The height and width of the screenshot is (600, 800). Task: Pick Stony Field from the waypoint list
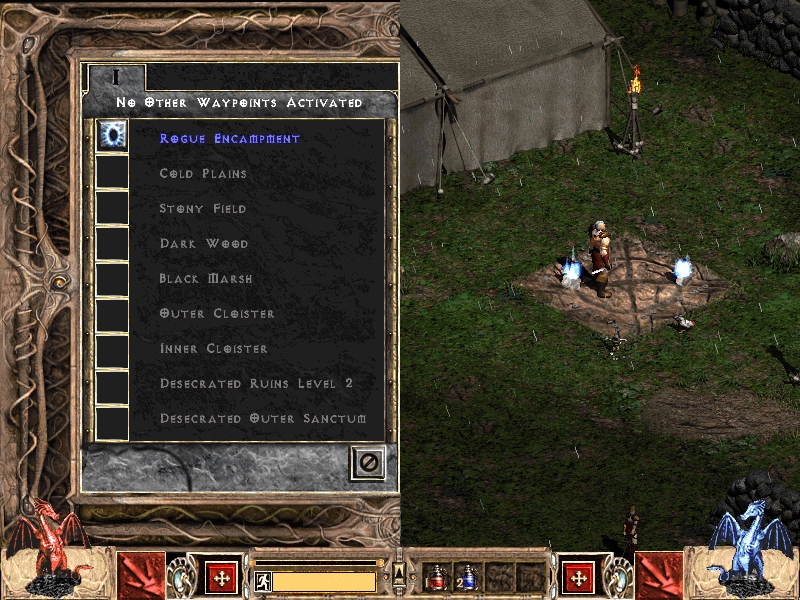tap(203, 209)
